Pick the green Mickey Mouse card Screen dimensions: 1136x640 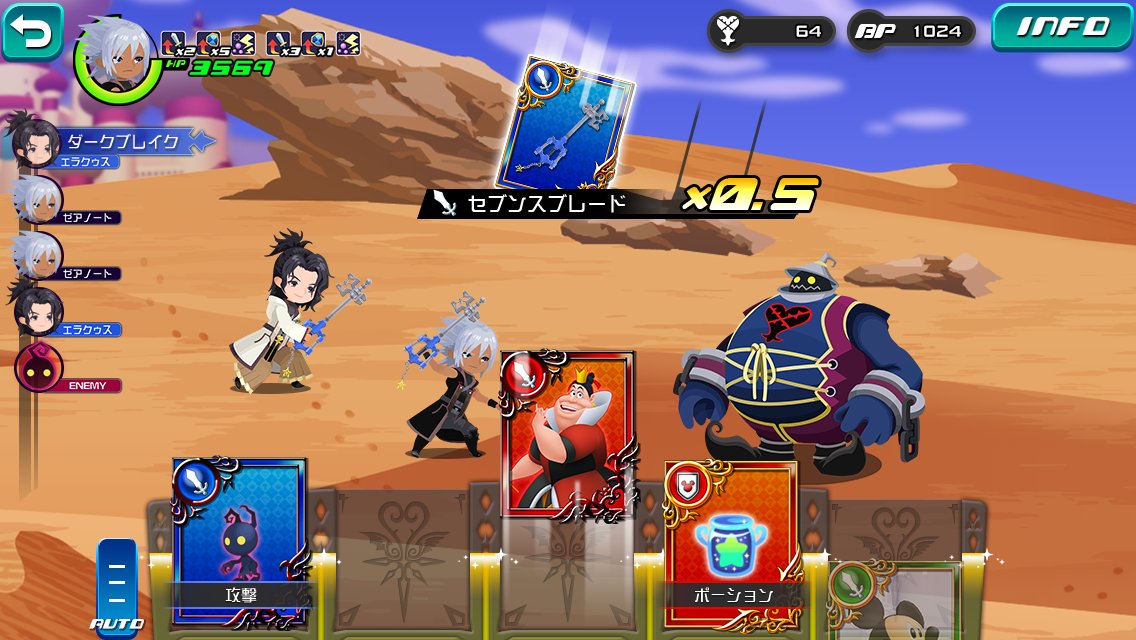point(894,600)
